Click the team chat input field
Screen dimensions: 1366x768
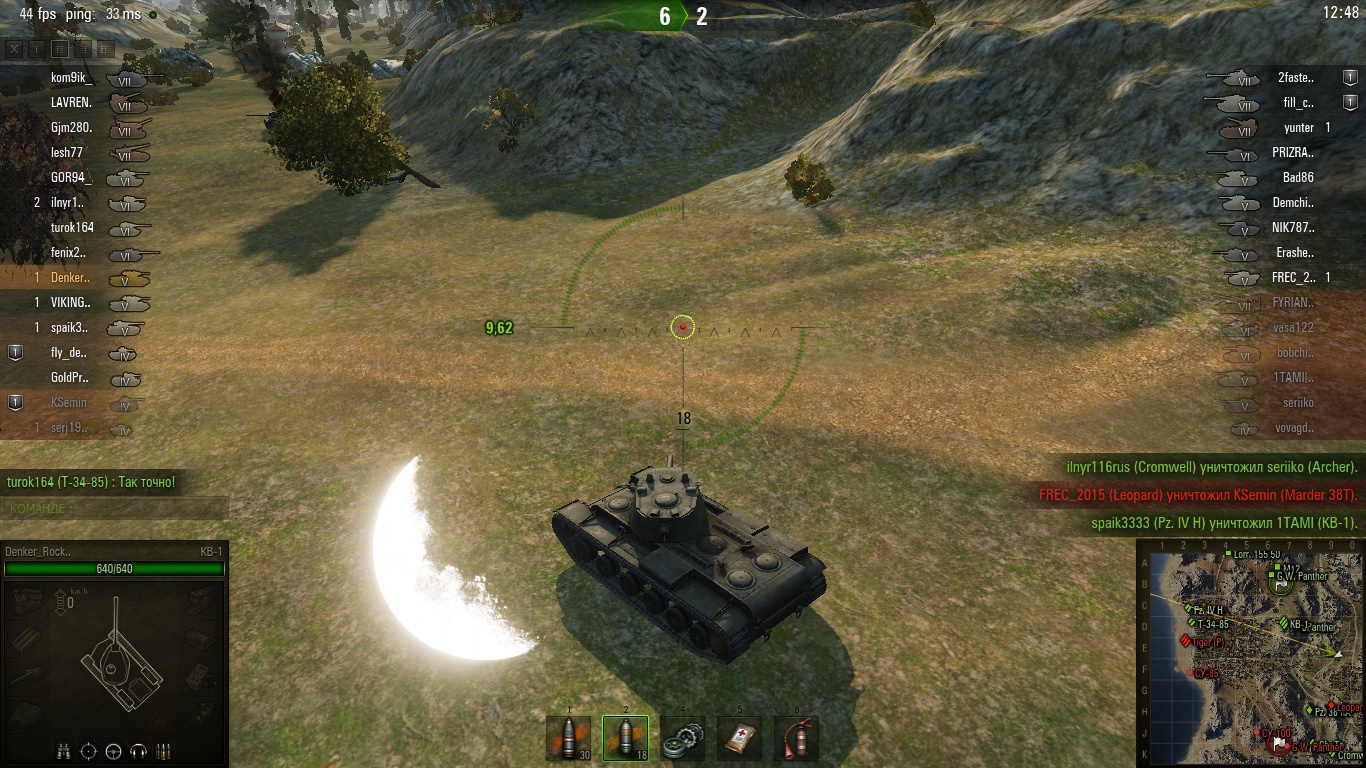pyautogui.click(x=115, y=508)
